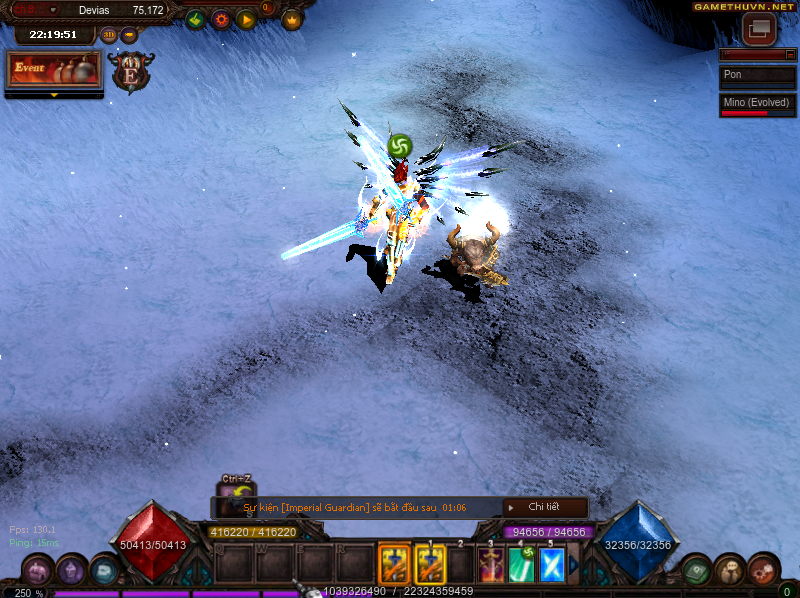The image size is (800, 598).
Task: Open the green book menu icon
Action: [x=699, y=570]
